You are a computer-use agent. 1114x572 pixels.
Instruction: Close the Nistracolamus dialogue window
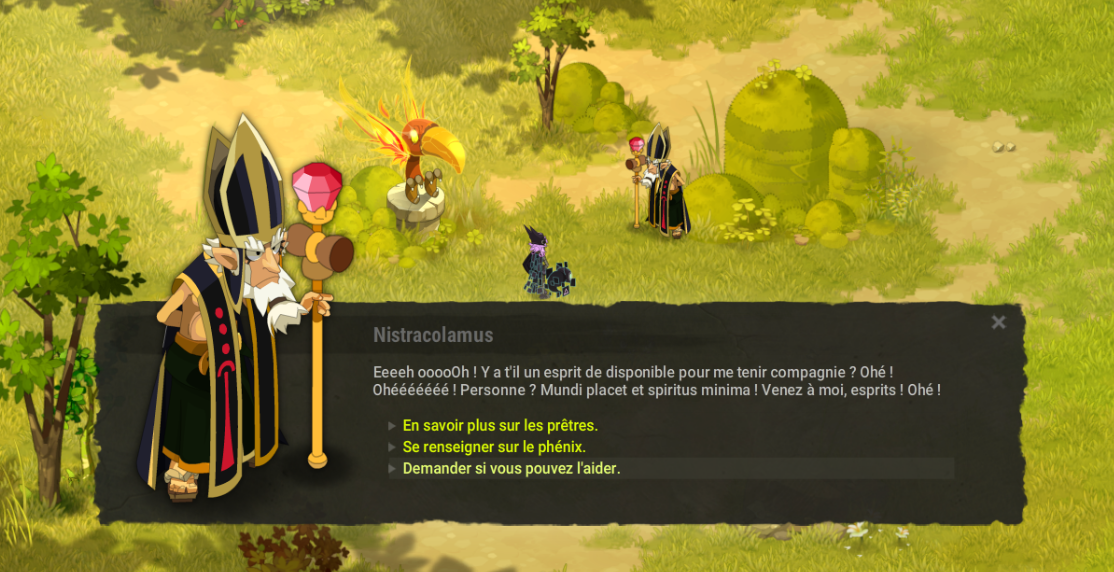click(998, 322)
